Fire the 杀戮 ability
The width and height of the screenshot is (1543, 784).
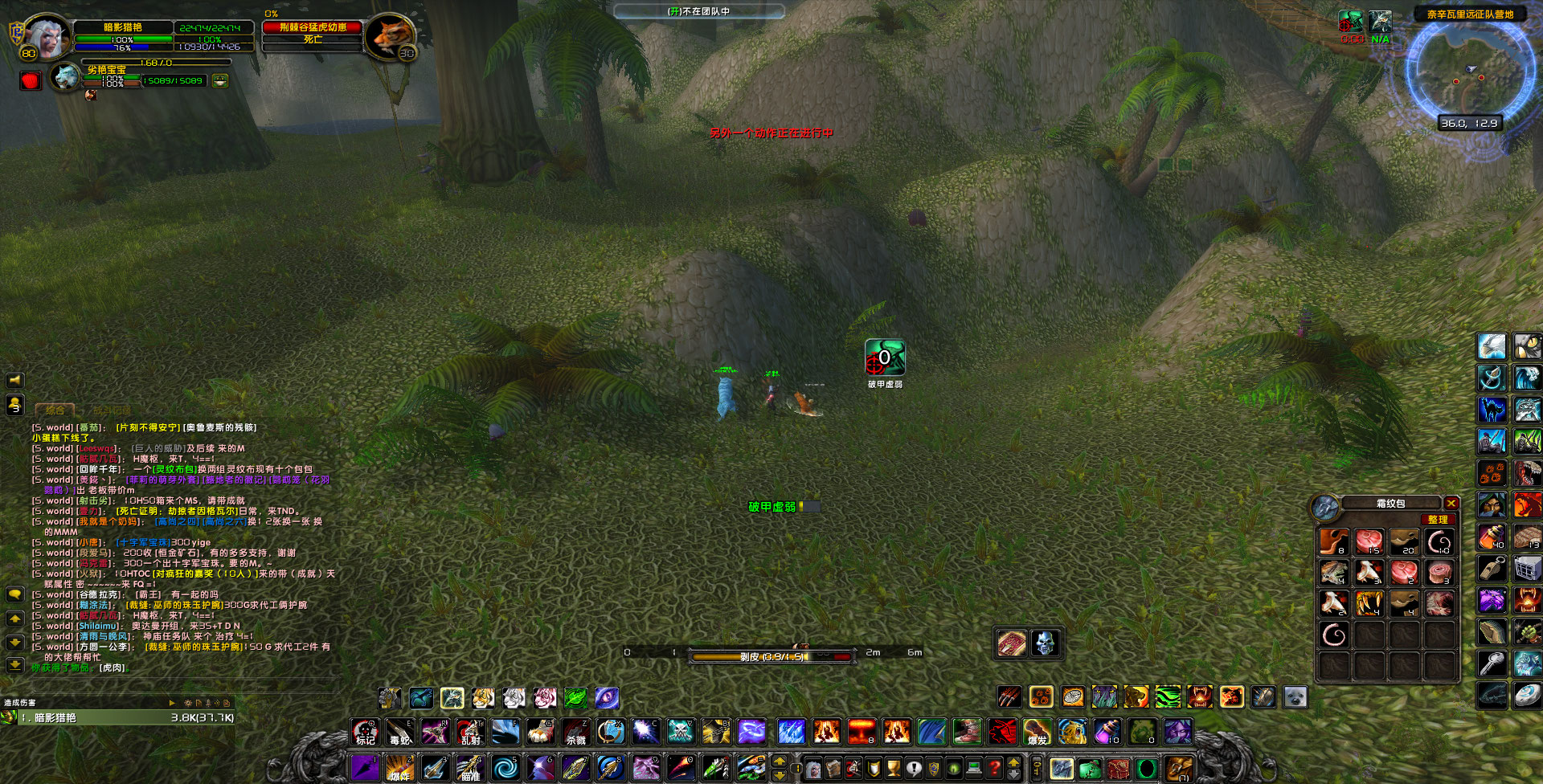point(575,733)
